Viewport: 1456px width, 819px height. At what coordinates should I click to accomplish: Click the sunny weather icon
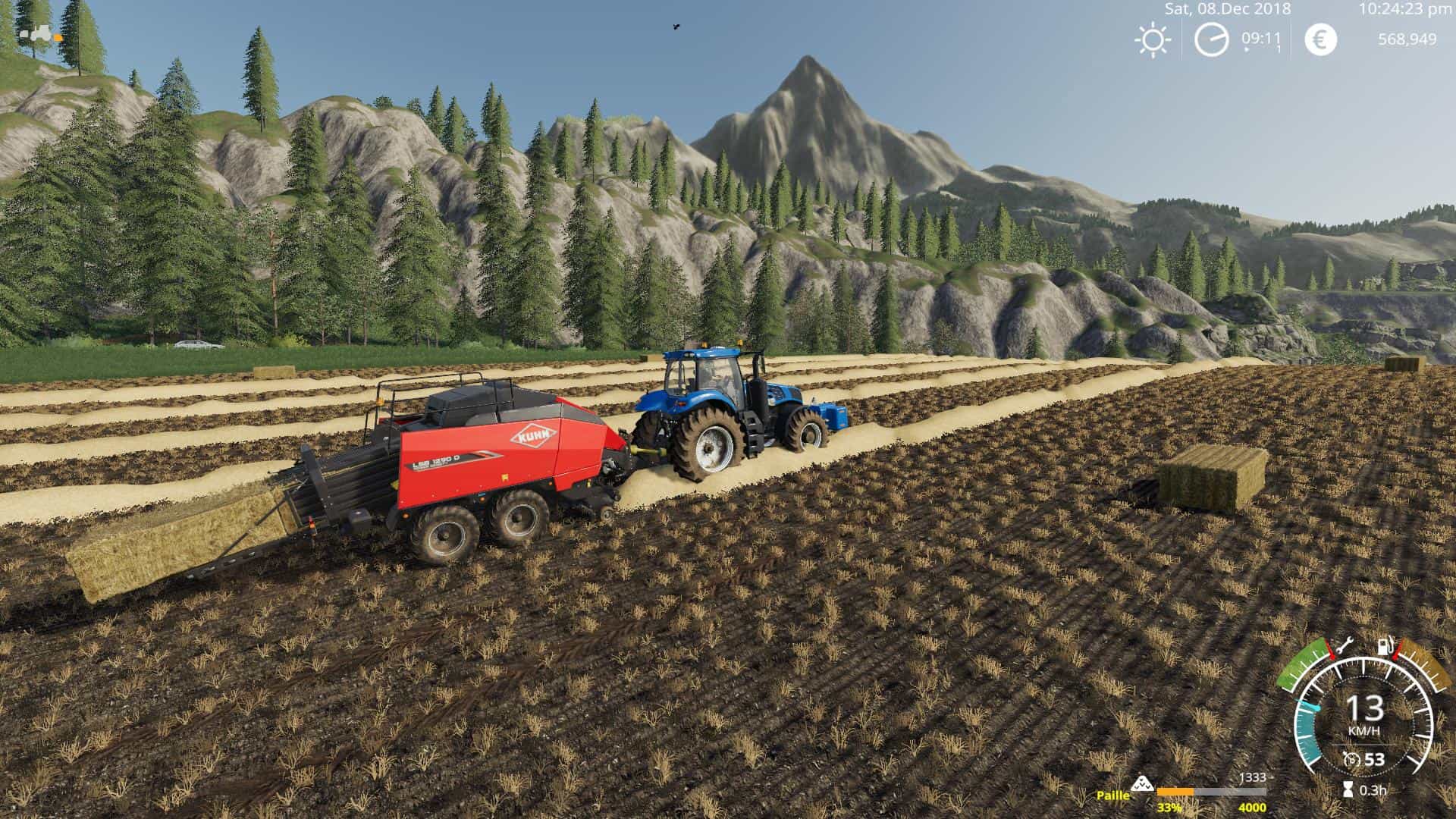pyautogui.click(x=1152, y=39)
